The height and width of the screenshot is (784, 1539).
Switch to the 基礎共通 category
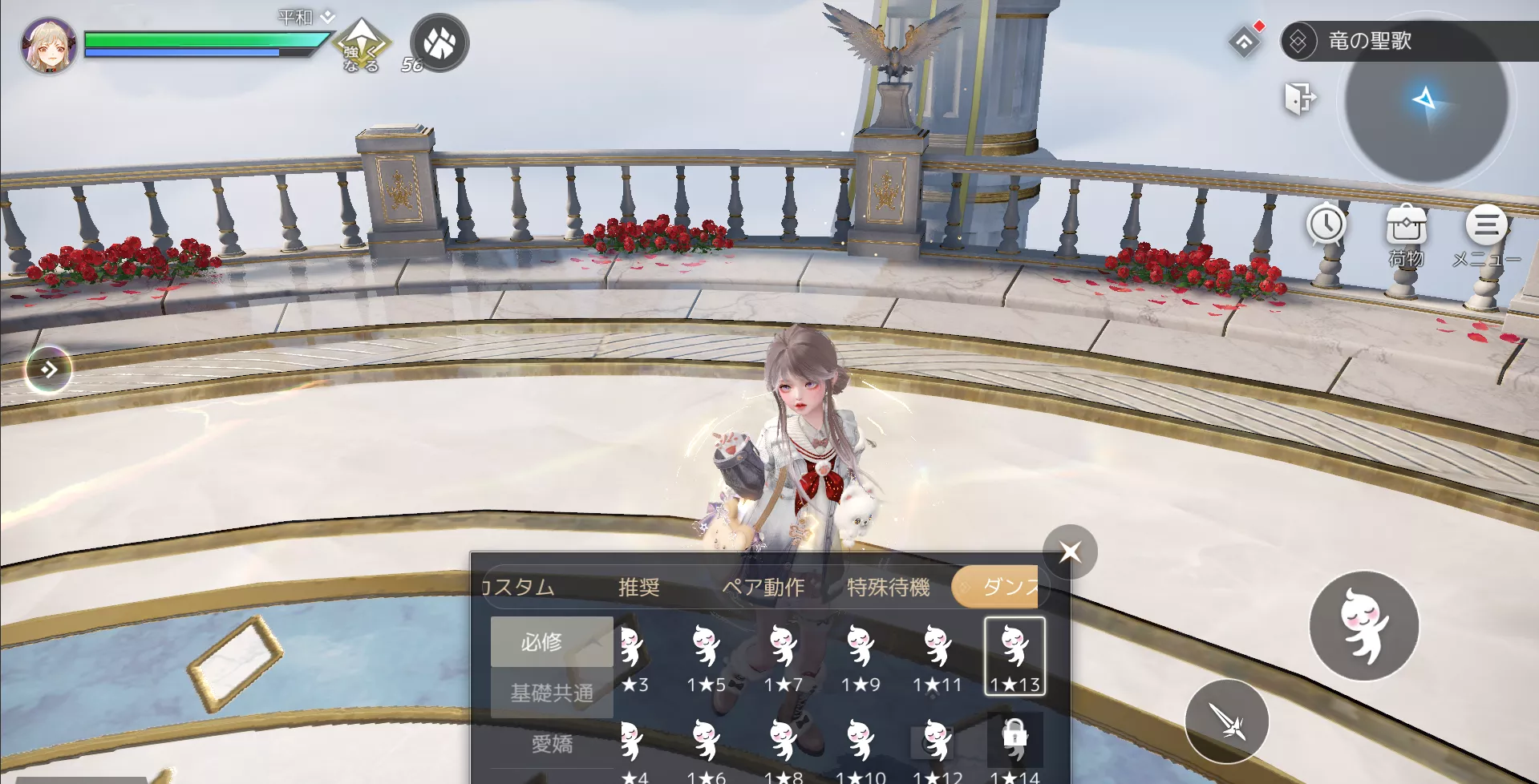(x=550, y=694)
